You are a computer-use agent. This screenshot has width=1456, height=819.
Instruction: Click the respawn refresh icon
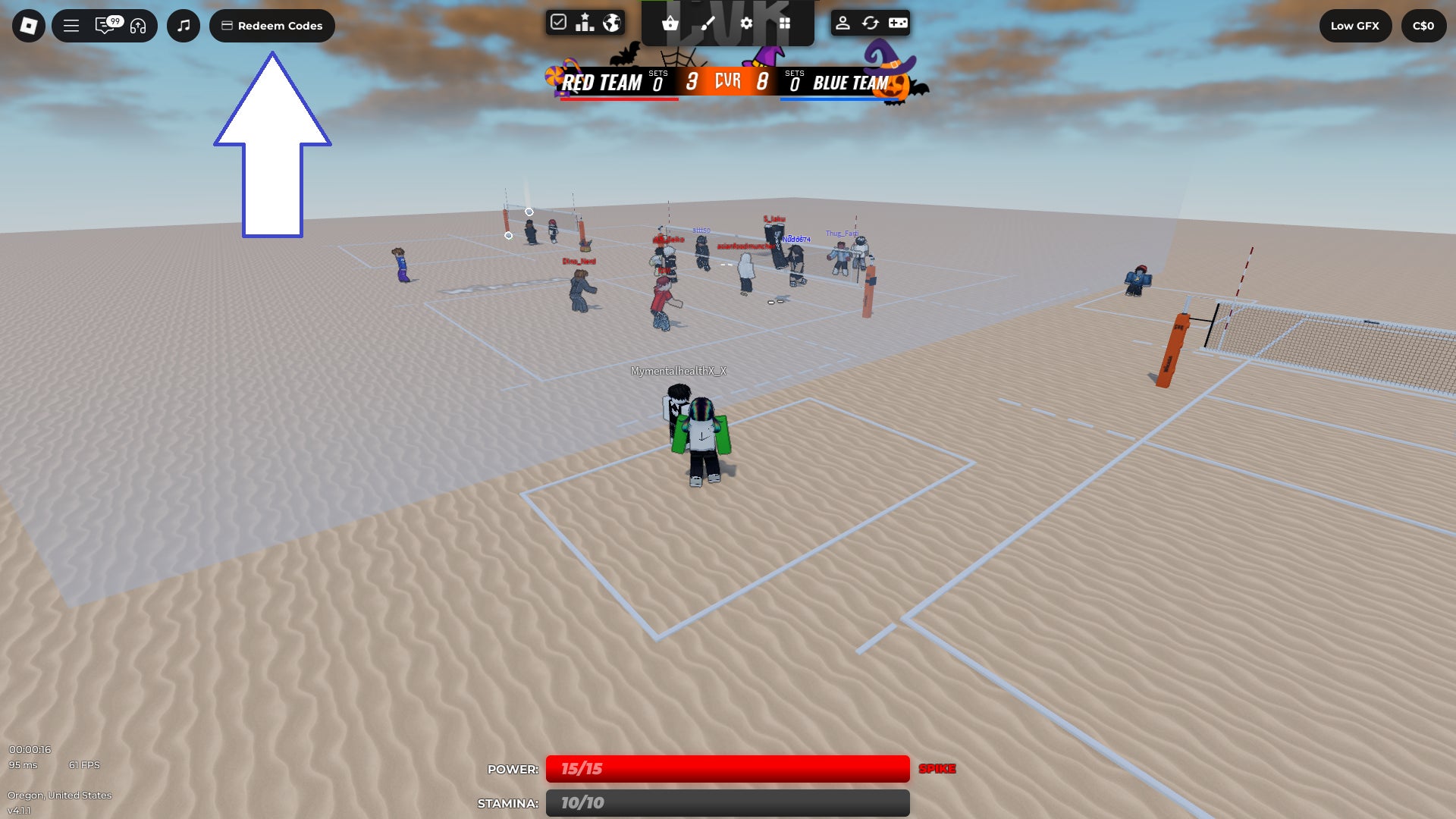[871, 24]
